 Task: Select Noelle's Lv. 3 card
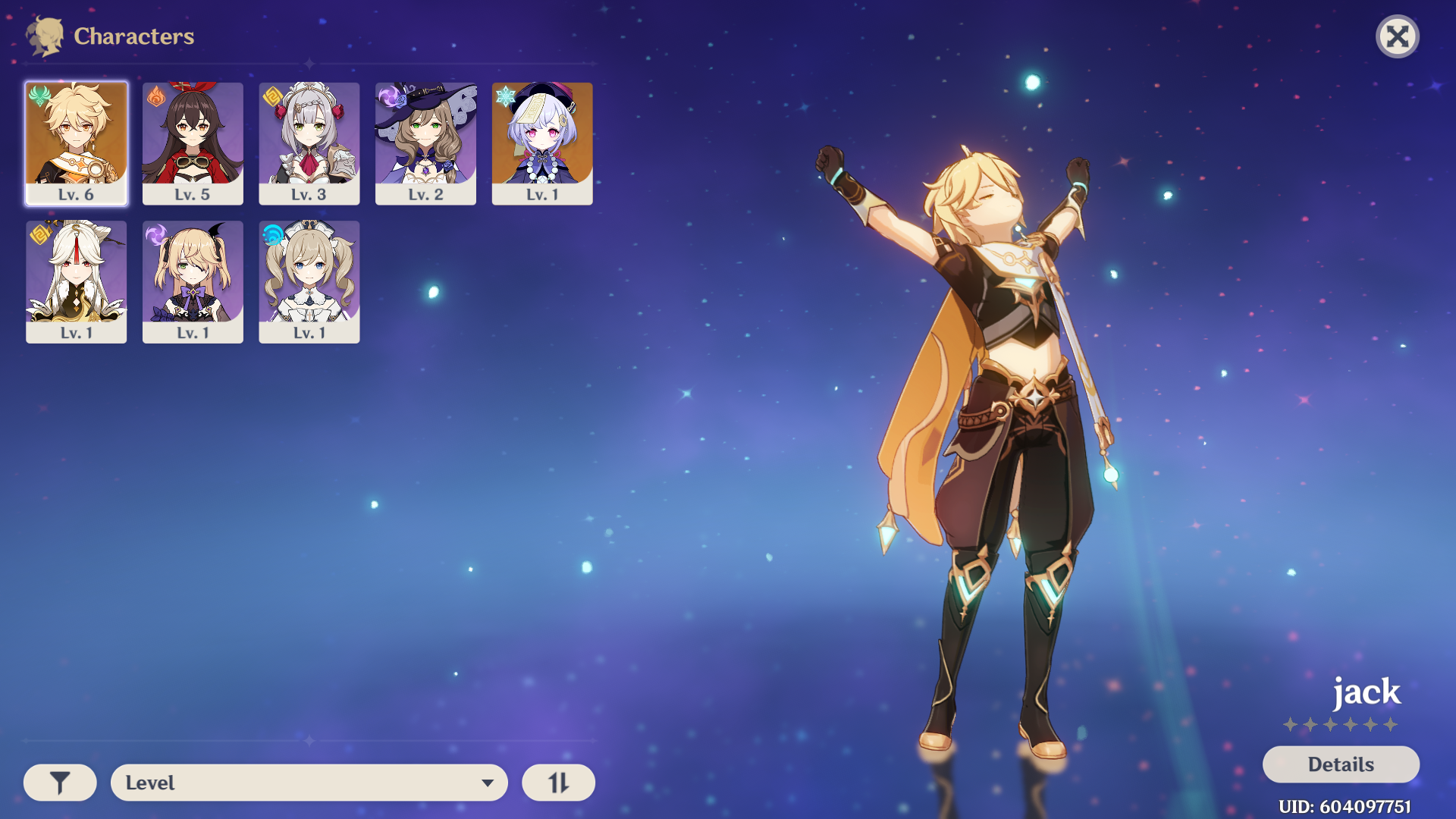coord(309,143)
